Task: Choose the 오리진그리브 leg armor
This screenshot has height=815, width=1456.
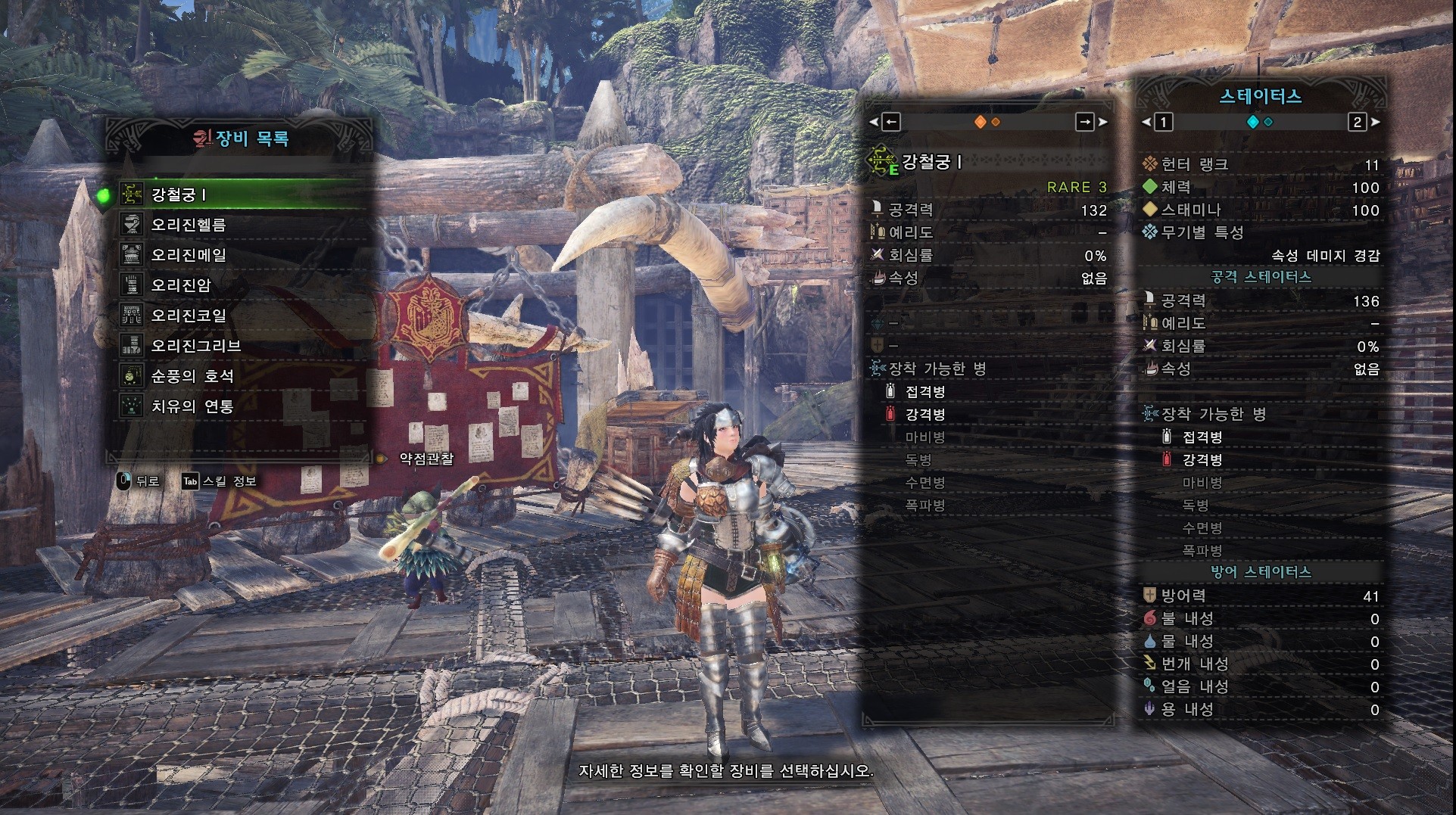Action: [x=195, y=346]
